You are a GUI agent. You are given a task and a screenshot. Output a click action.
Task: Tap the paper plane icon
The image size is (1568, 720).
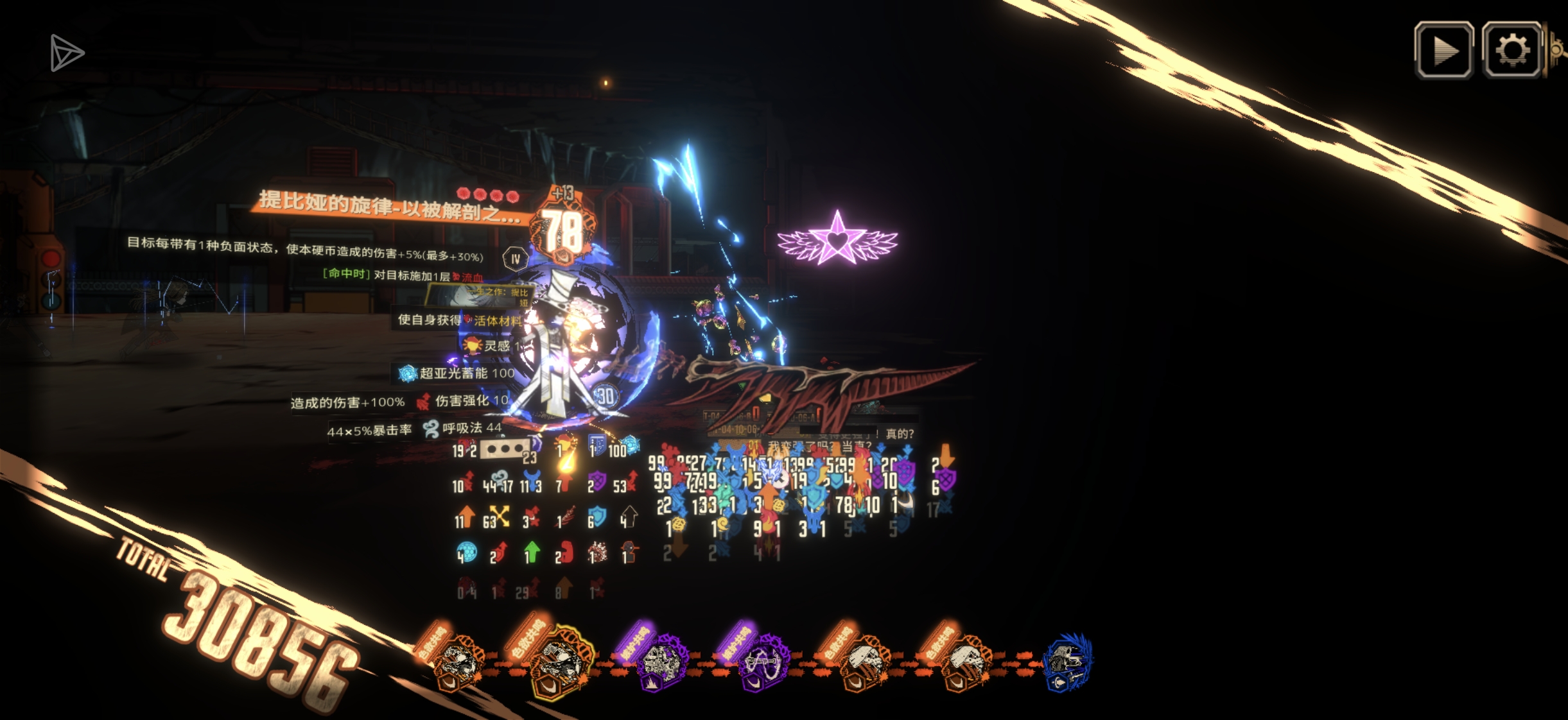click(66, 53)
